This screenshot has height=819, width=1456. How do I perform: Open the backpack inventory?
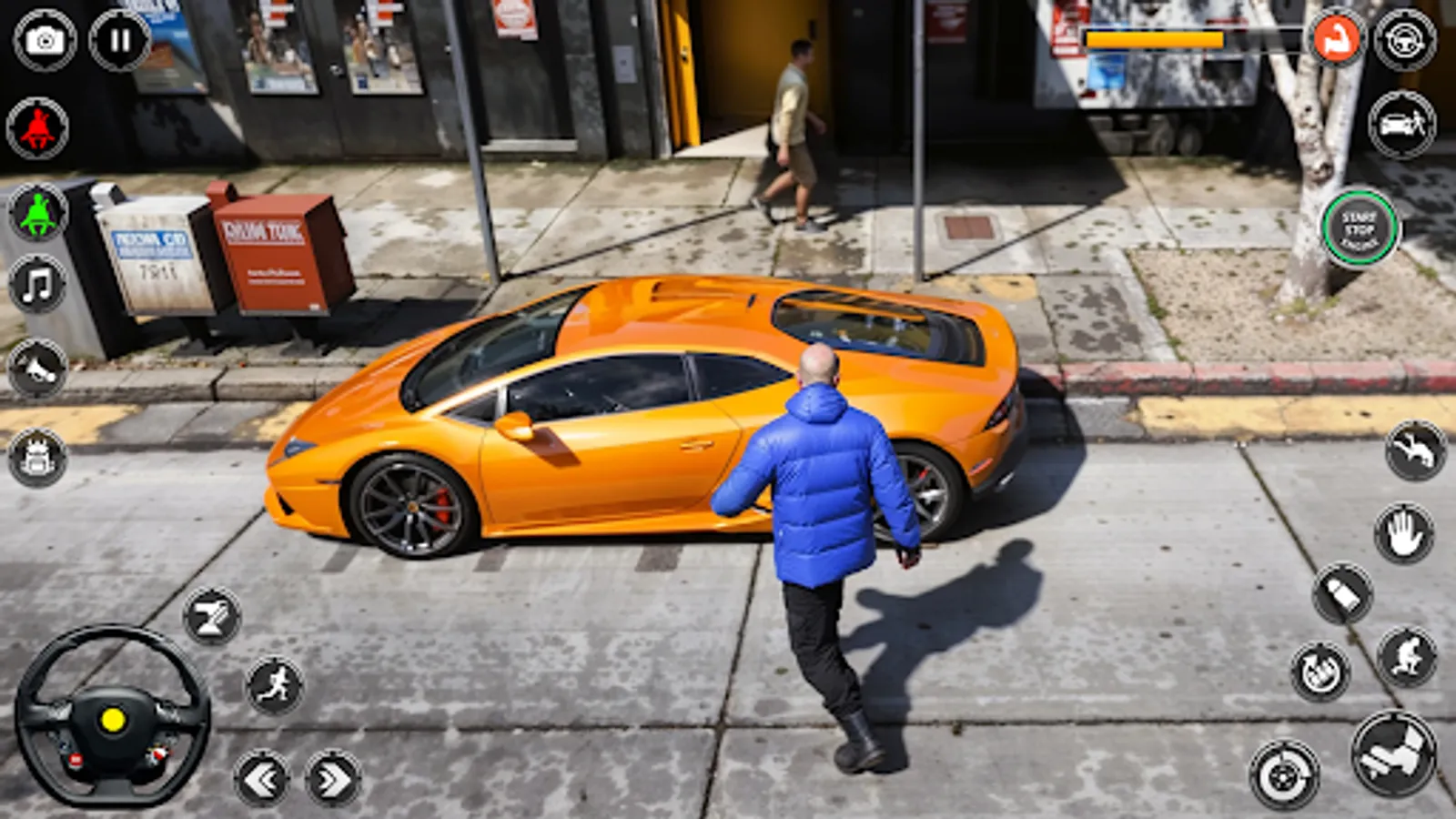[36, 455]
